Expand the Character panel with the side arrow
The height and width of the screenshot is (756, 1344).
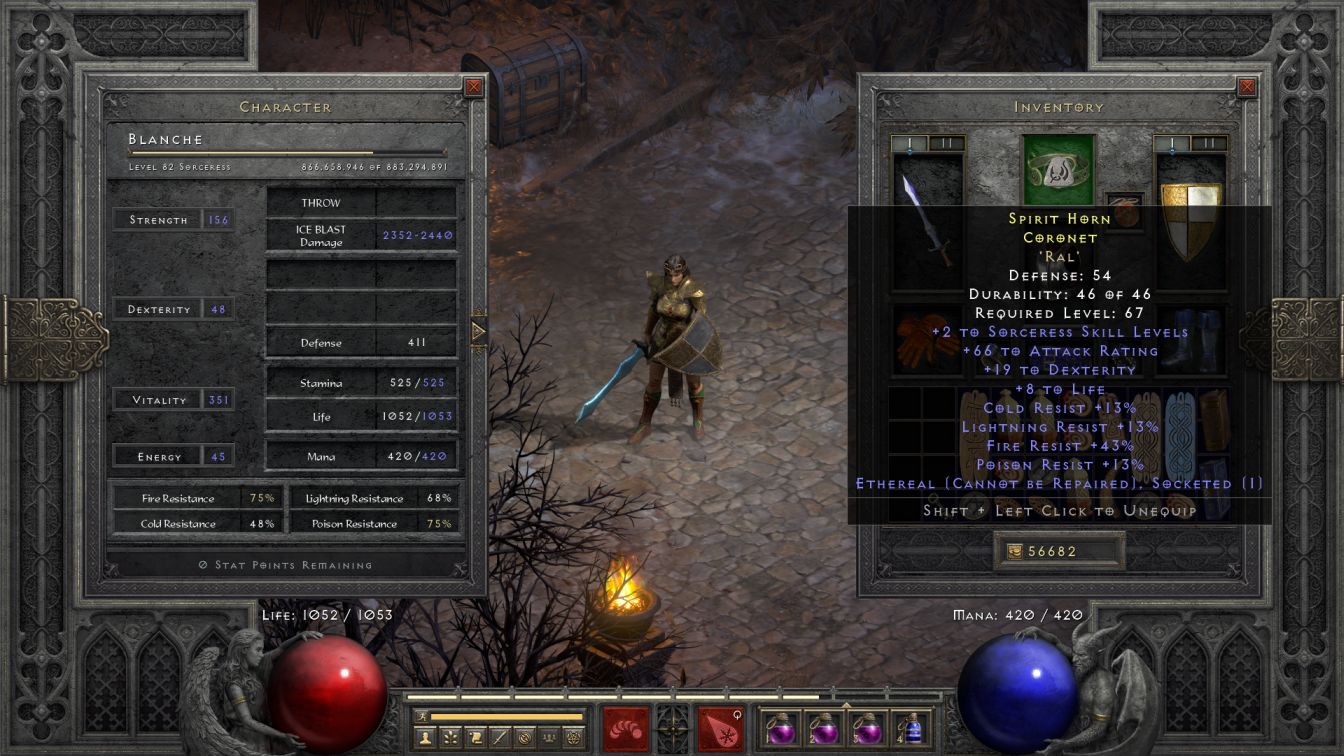pos(478,330)
